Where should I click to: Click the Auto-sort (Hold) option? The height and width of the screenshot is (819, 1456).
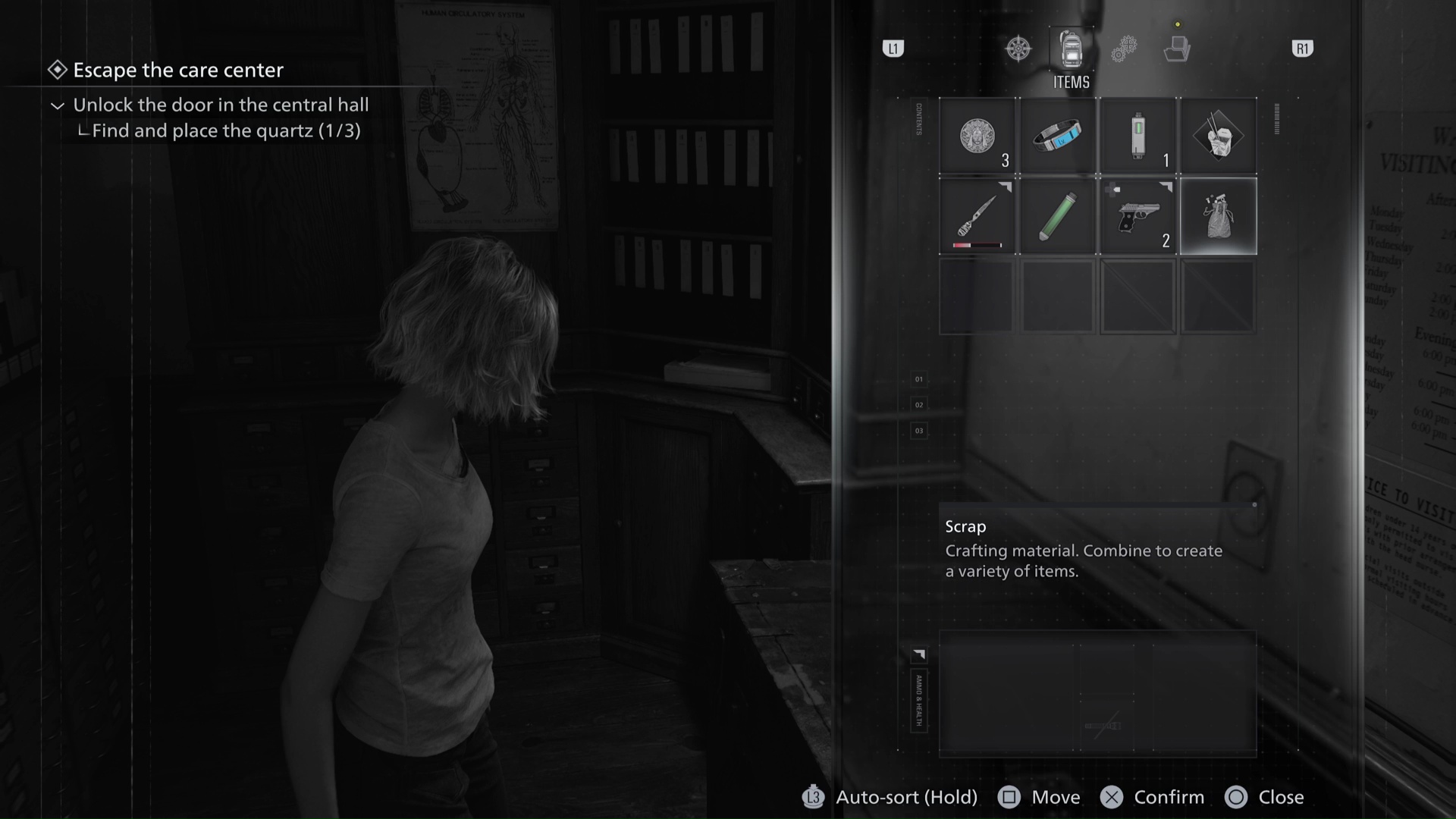[x=890, y=797]
